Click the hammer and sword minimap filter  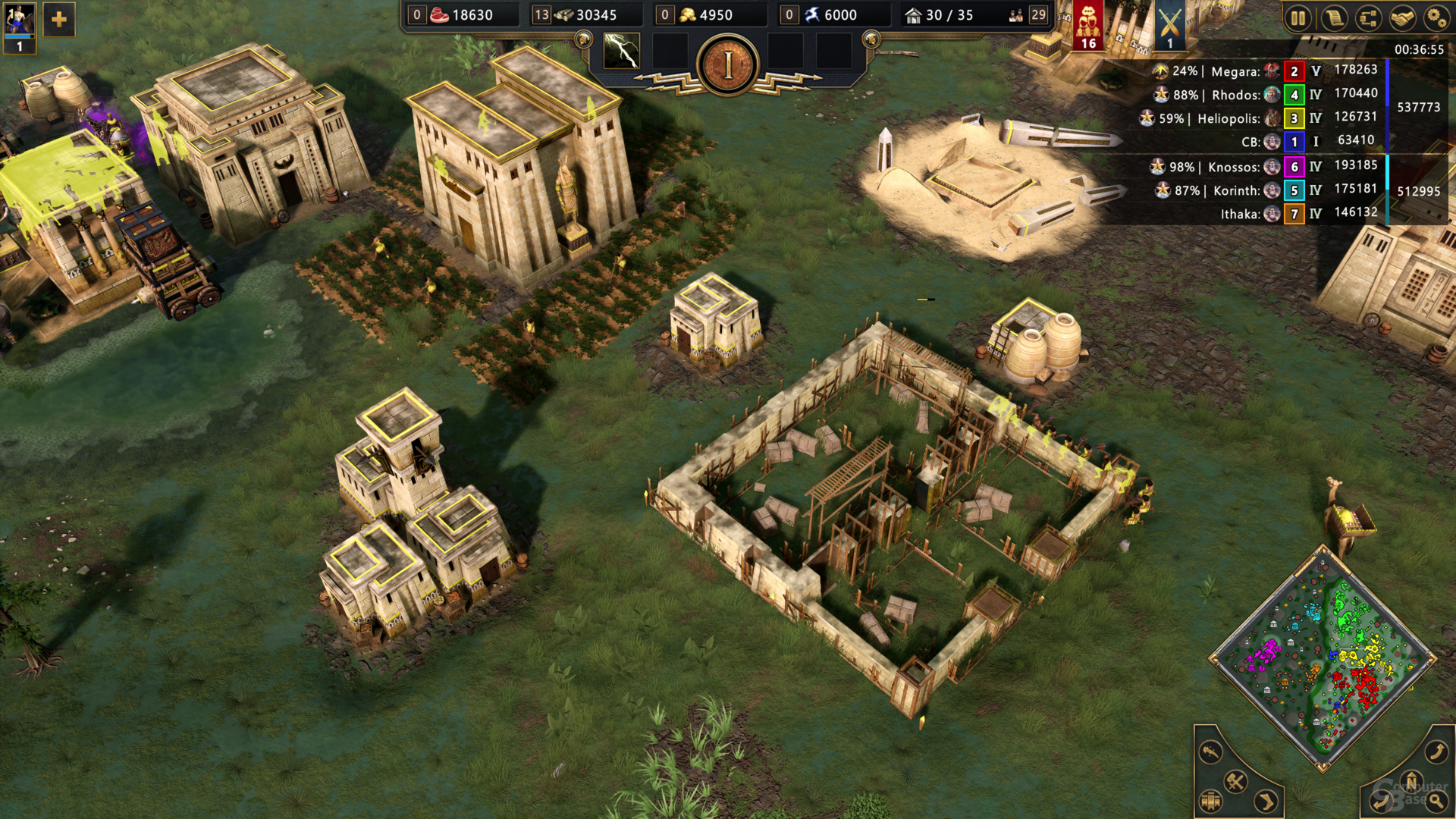click(x=1235, y=781)
